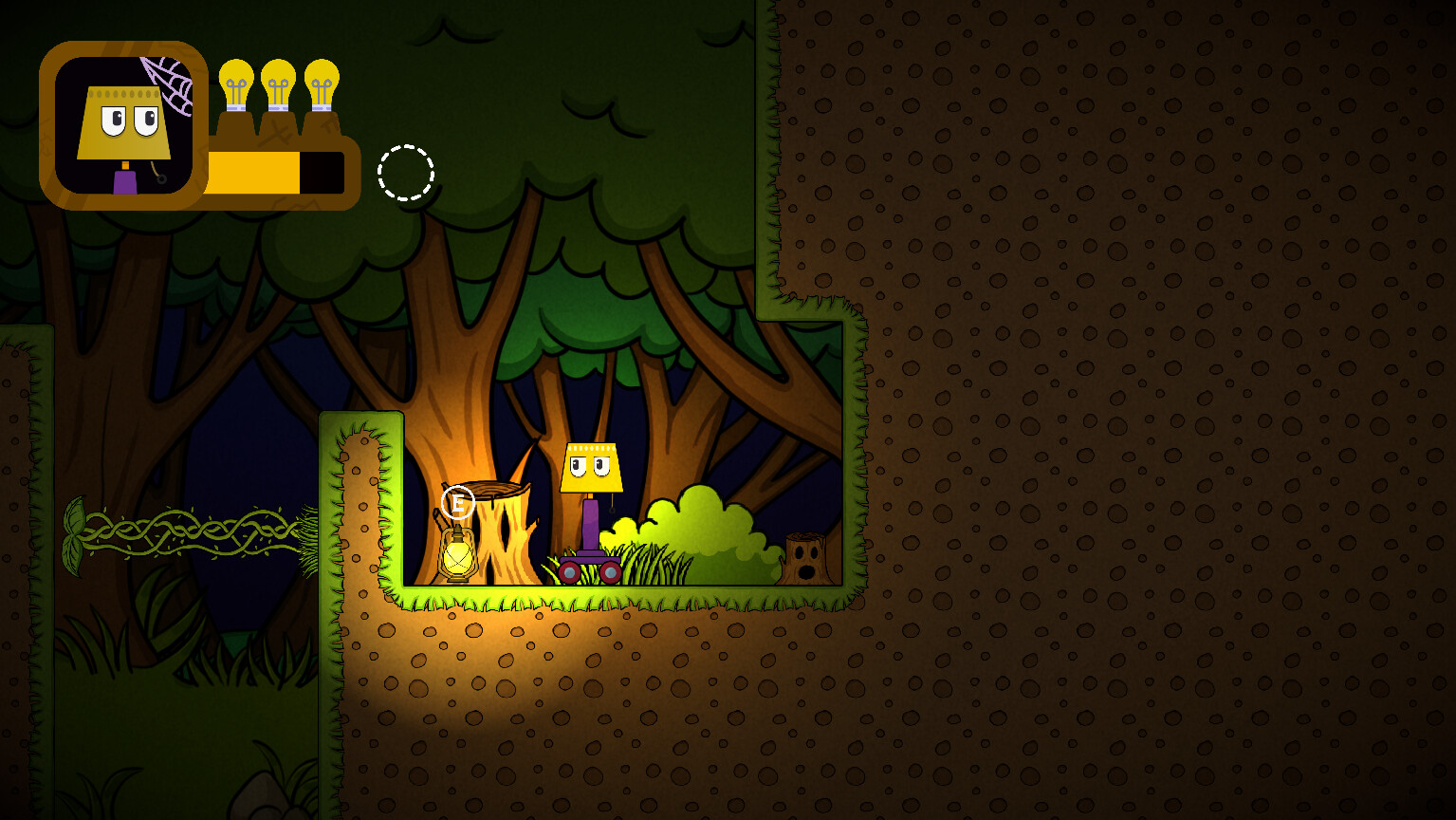Click the dashed circle aiming reticle
Viewport: 1456px width, 820px height.
[407, 174]
